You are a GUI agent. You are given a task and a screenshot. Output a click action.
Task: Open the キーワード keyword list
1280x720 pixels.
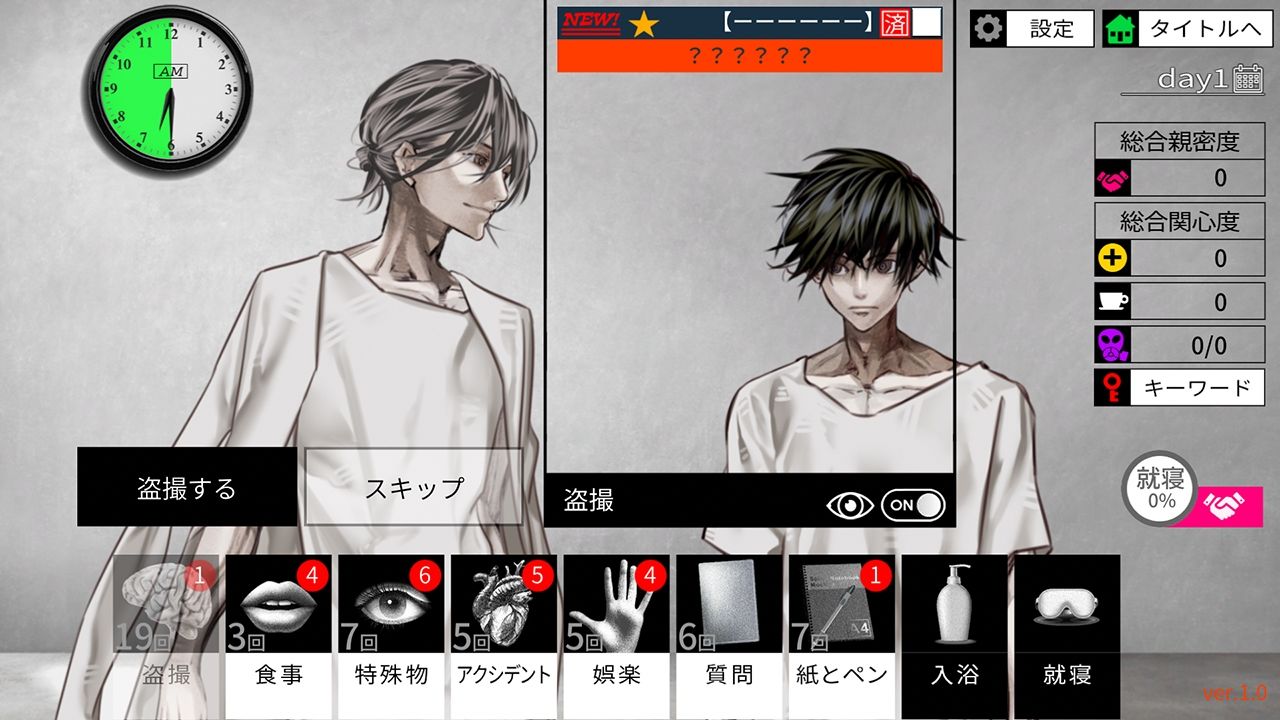point(1180,388)
